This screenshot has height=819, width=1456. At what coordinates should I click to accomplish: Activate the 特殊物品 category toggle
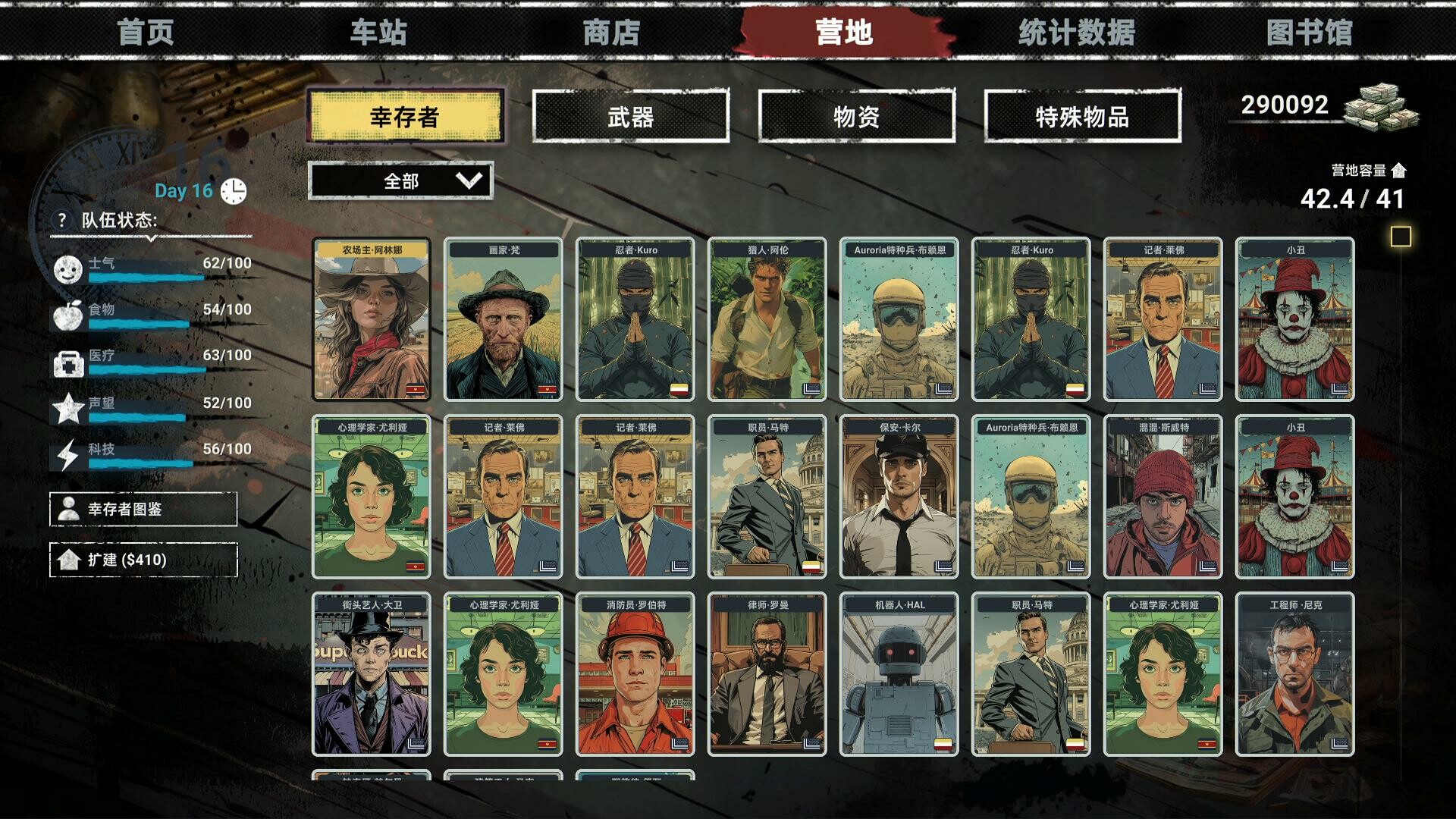tap(1082, 115)
